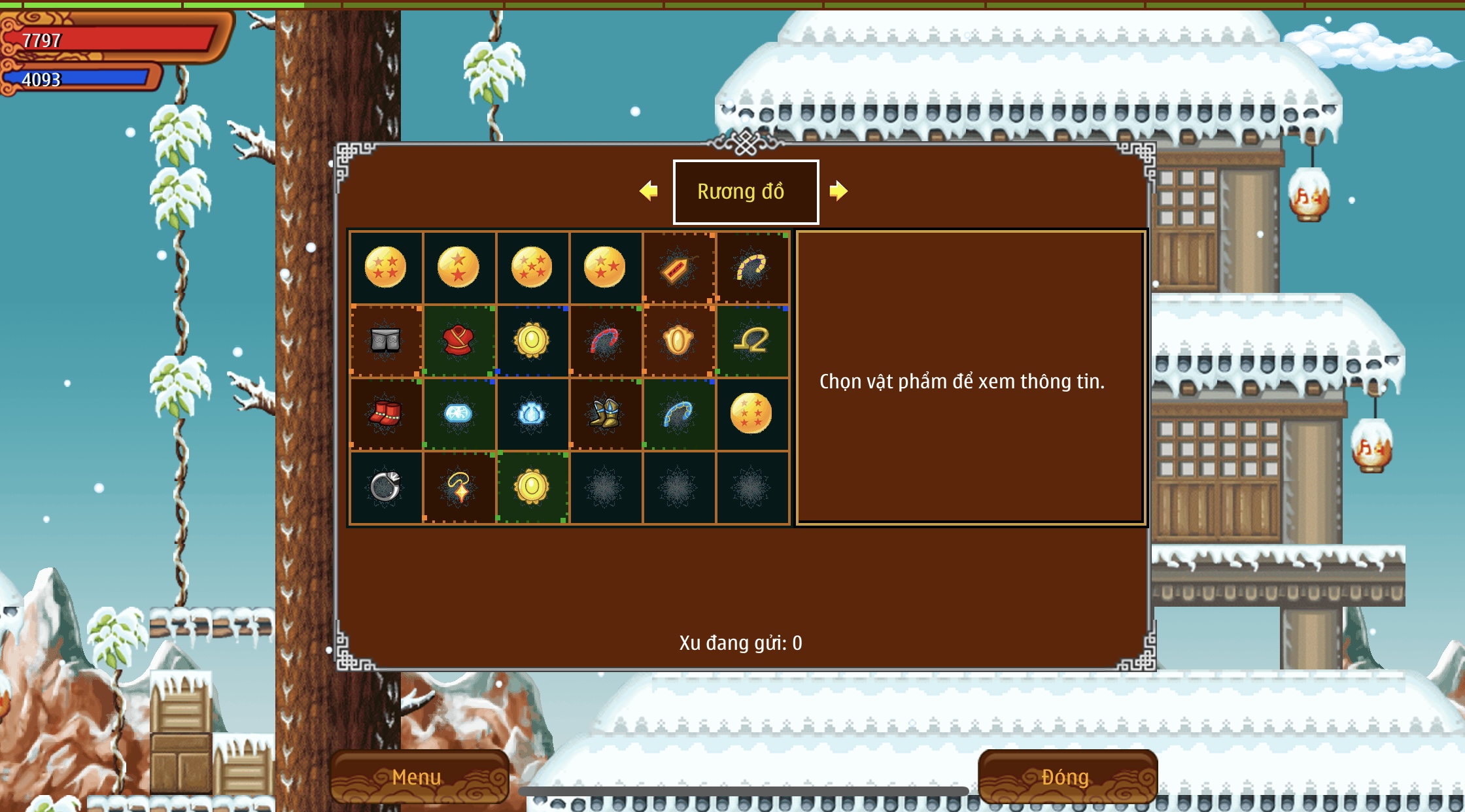1465x812 pixels.
Task: Pick the silver ring item
Action: (x=385, y=487)
